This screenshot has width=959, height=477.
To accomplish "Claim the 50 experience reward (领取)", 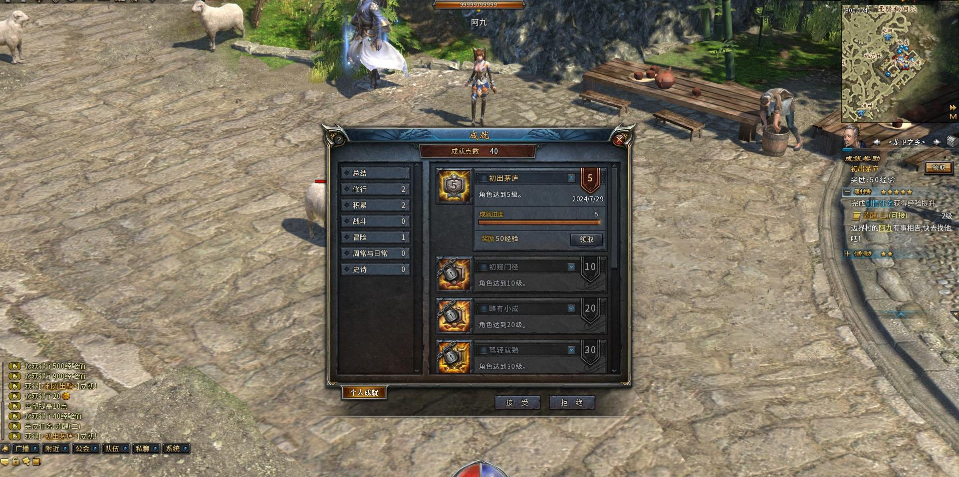I will coord(586,240).
